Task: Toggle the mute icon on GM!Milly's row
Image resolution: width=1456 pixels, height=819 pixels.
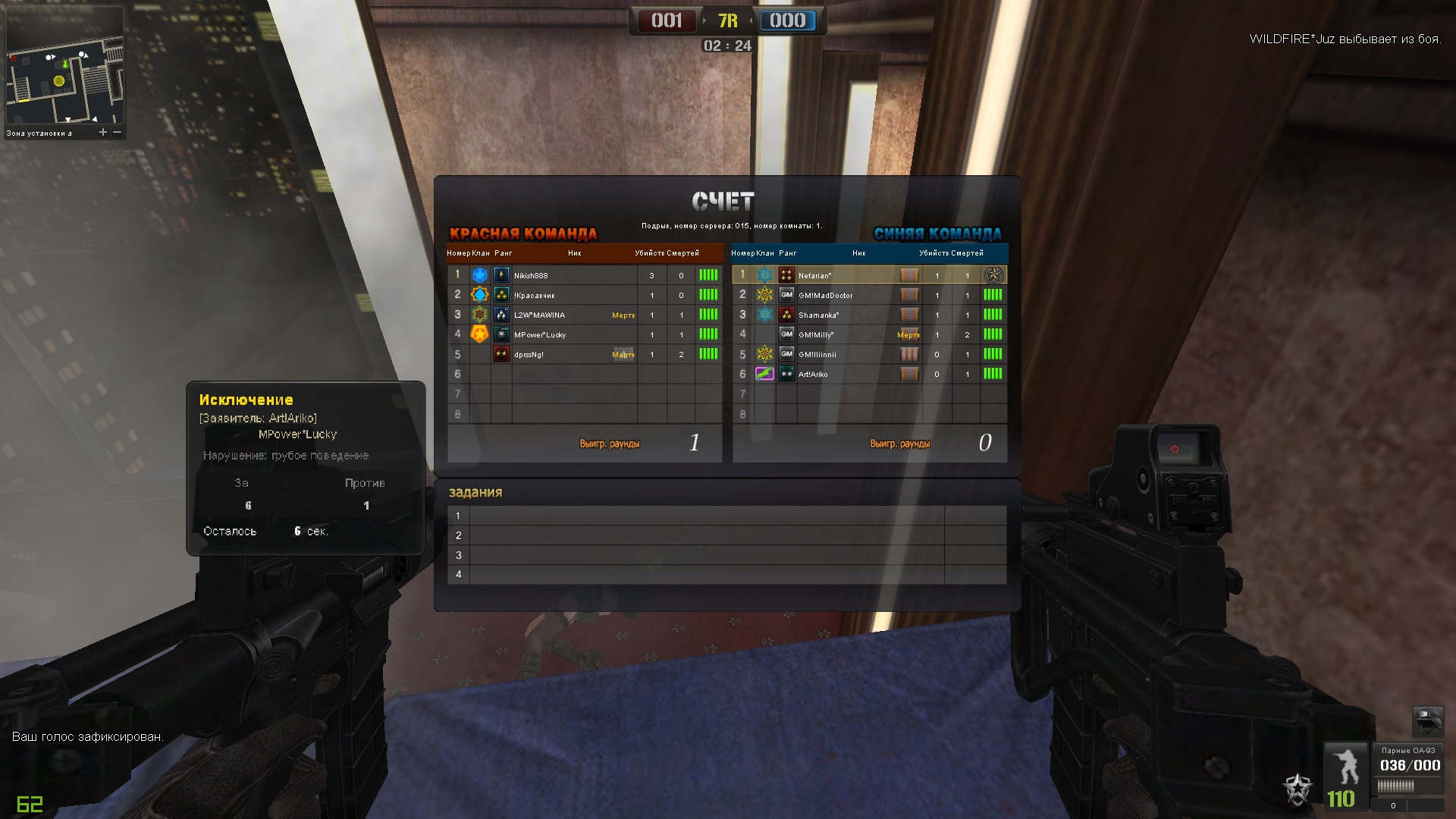Action: (909, 334)
